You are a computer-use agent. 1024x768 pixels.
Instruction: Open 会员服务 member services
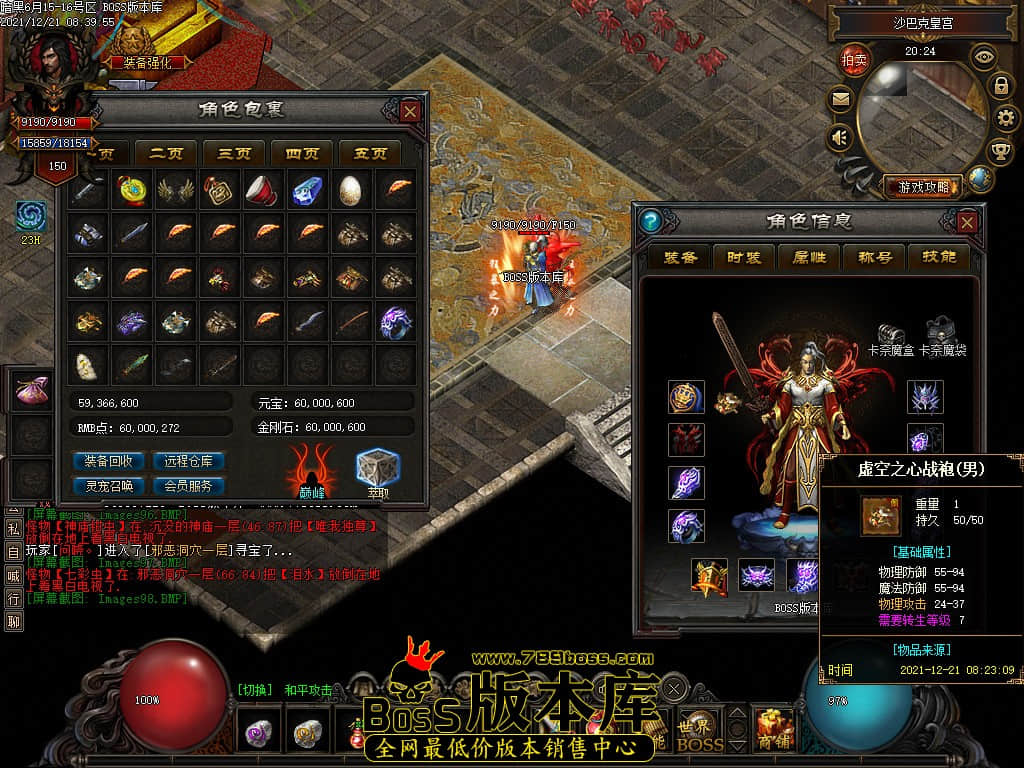click(188, 486)
